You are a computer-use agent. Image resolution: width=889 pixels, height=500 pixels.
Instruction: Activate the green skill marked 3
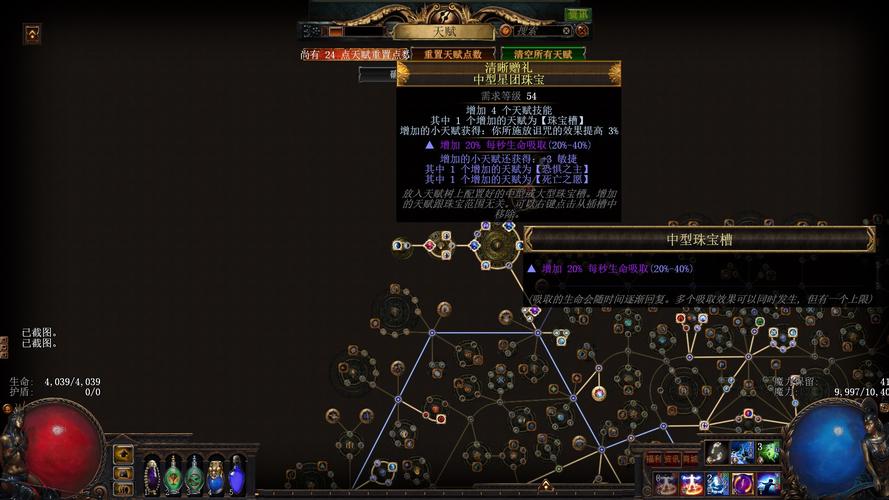[x=767, y=452]
